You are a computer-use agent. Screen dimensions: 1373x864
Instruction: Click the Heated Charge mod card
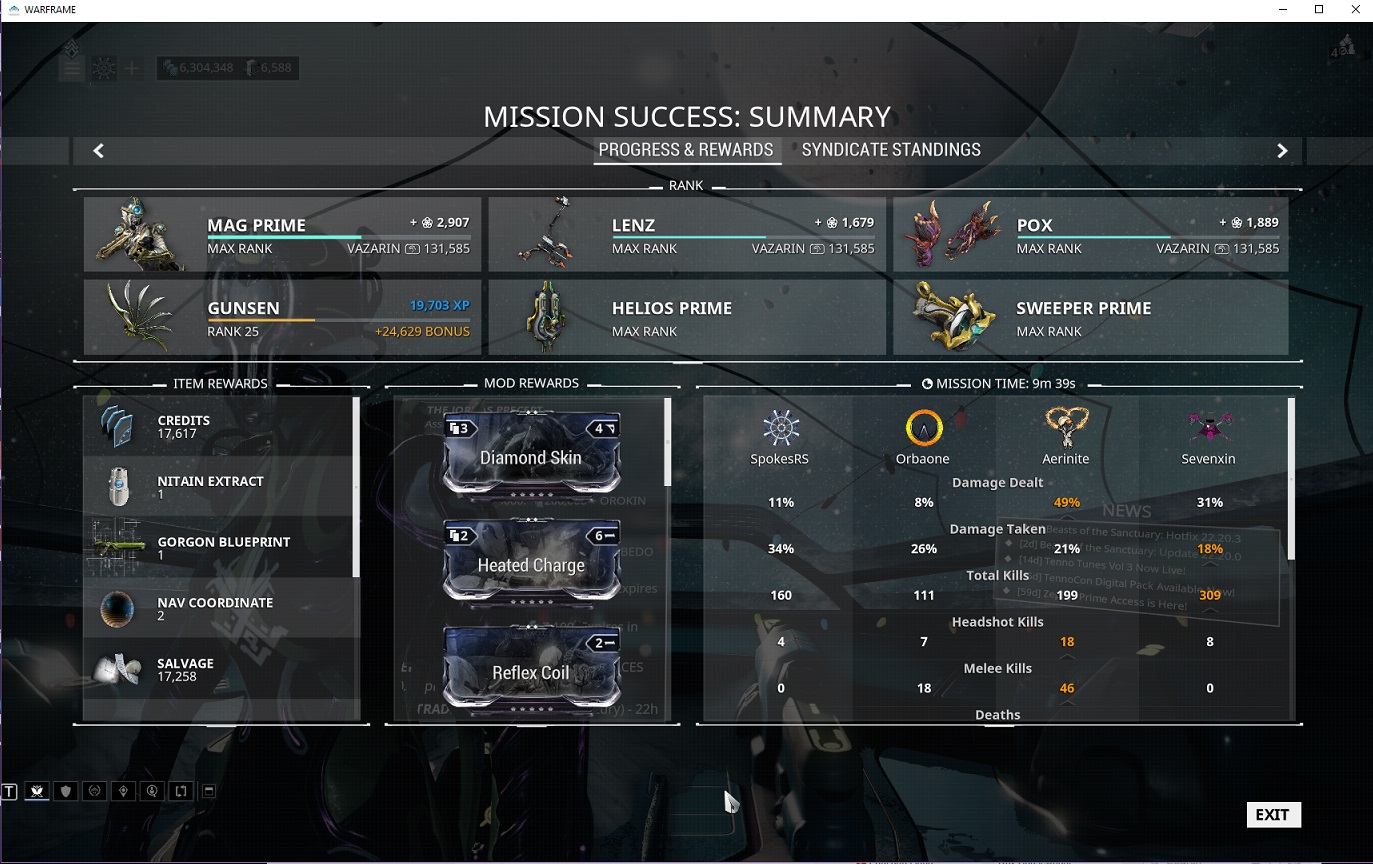531,564
